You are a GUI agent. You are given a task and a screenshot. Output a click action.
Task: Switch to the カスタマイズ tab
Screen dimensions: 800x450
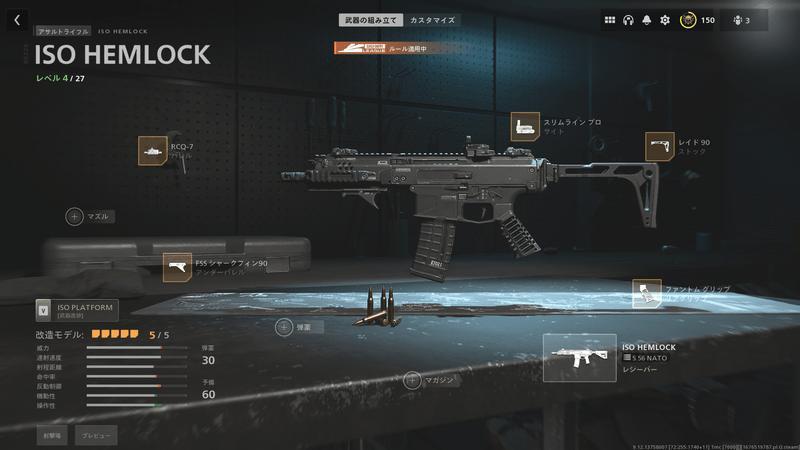coord(432,20)
